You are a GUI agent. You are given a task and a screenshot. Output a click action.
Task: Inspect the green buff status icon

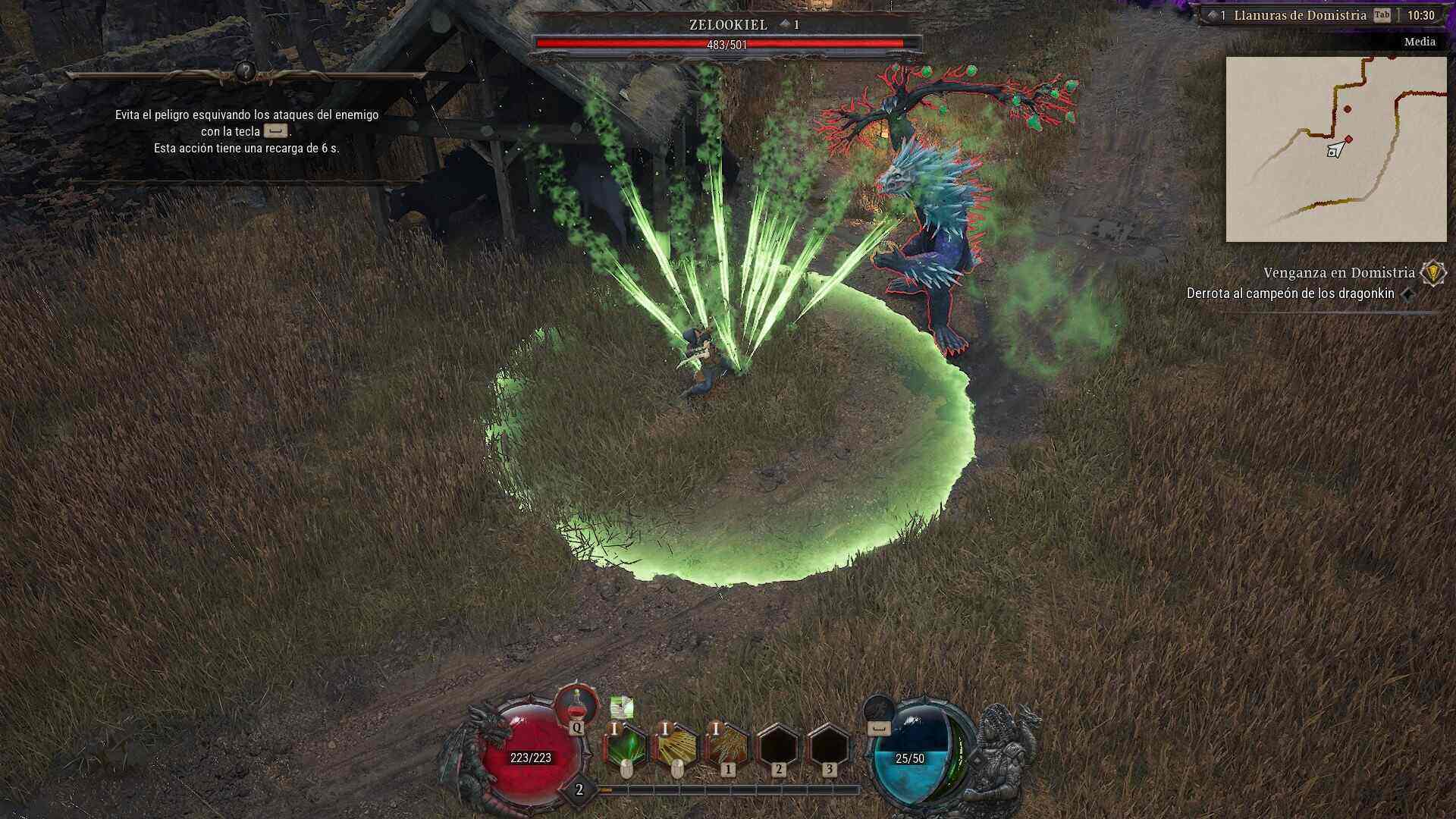coord(622,708)
